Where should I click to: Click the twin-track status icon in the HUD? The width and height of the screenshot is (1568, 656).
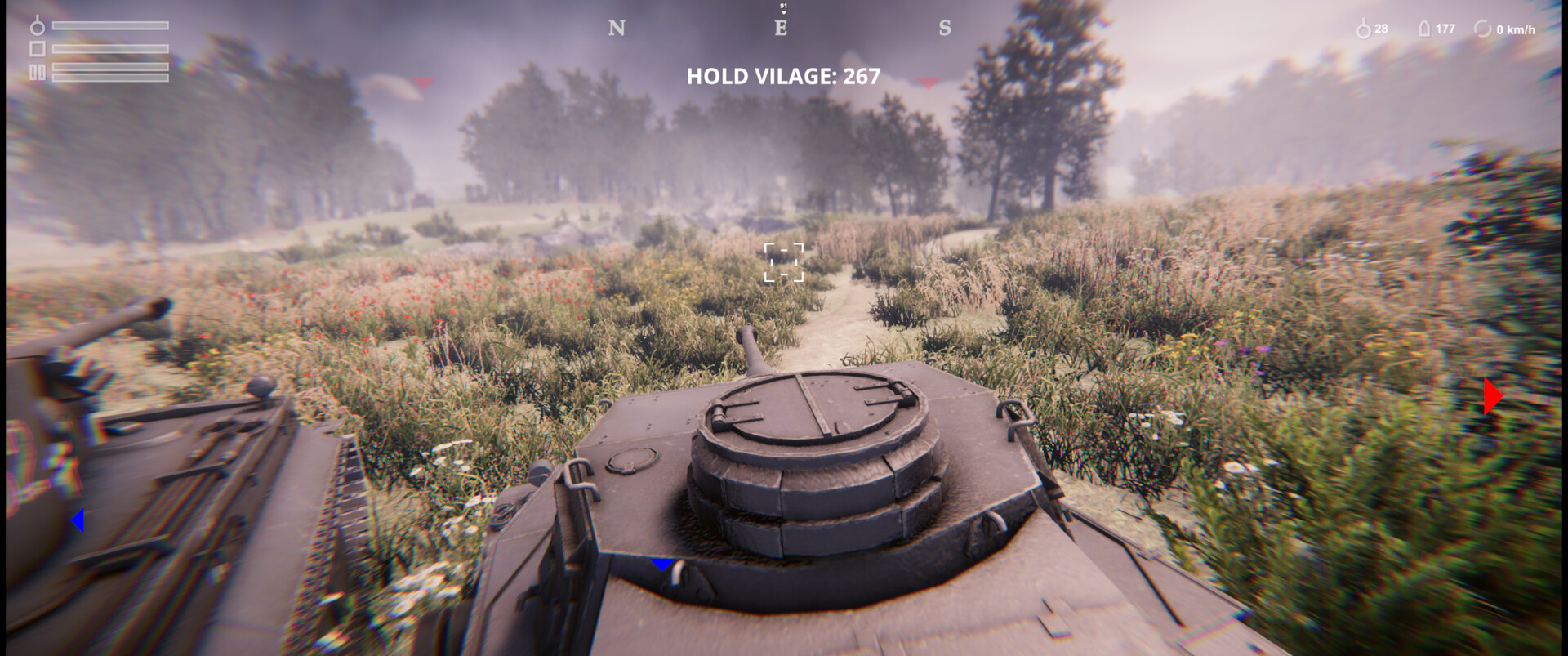coord(38,73)
